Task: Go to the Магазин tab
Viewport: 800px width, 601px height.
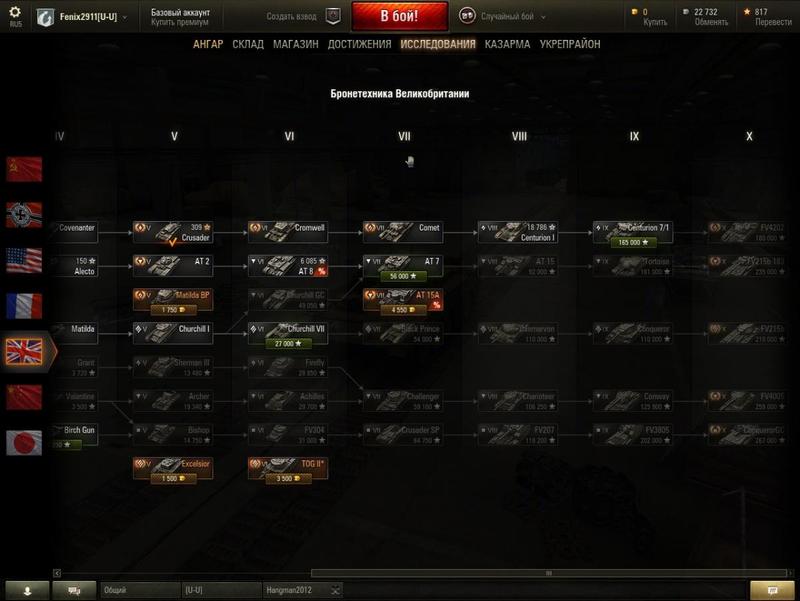Action: click(x=295, y=45)
